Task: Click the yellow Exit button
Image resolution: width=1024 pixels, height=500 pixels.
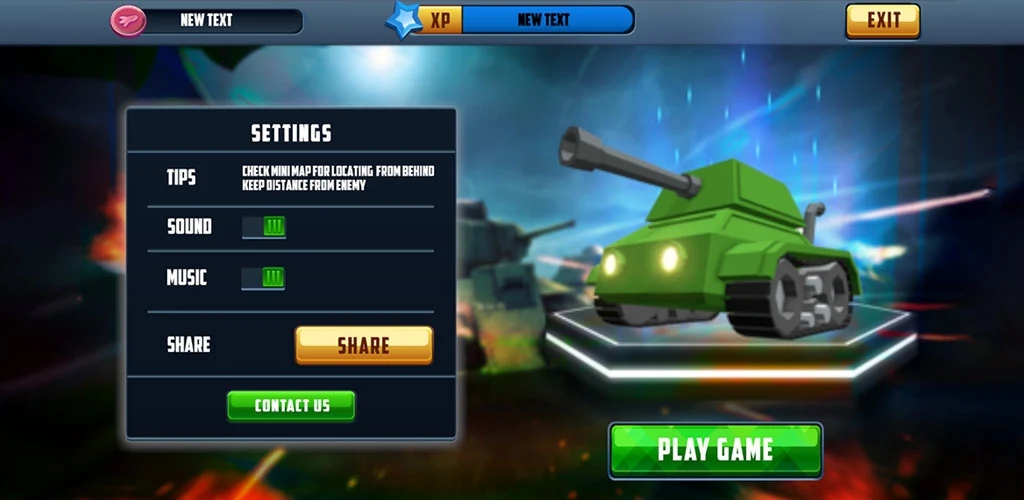Action: [x=882, y=20]
